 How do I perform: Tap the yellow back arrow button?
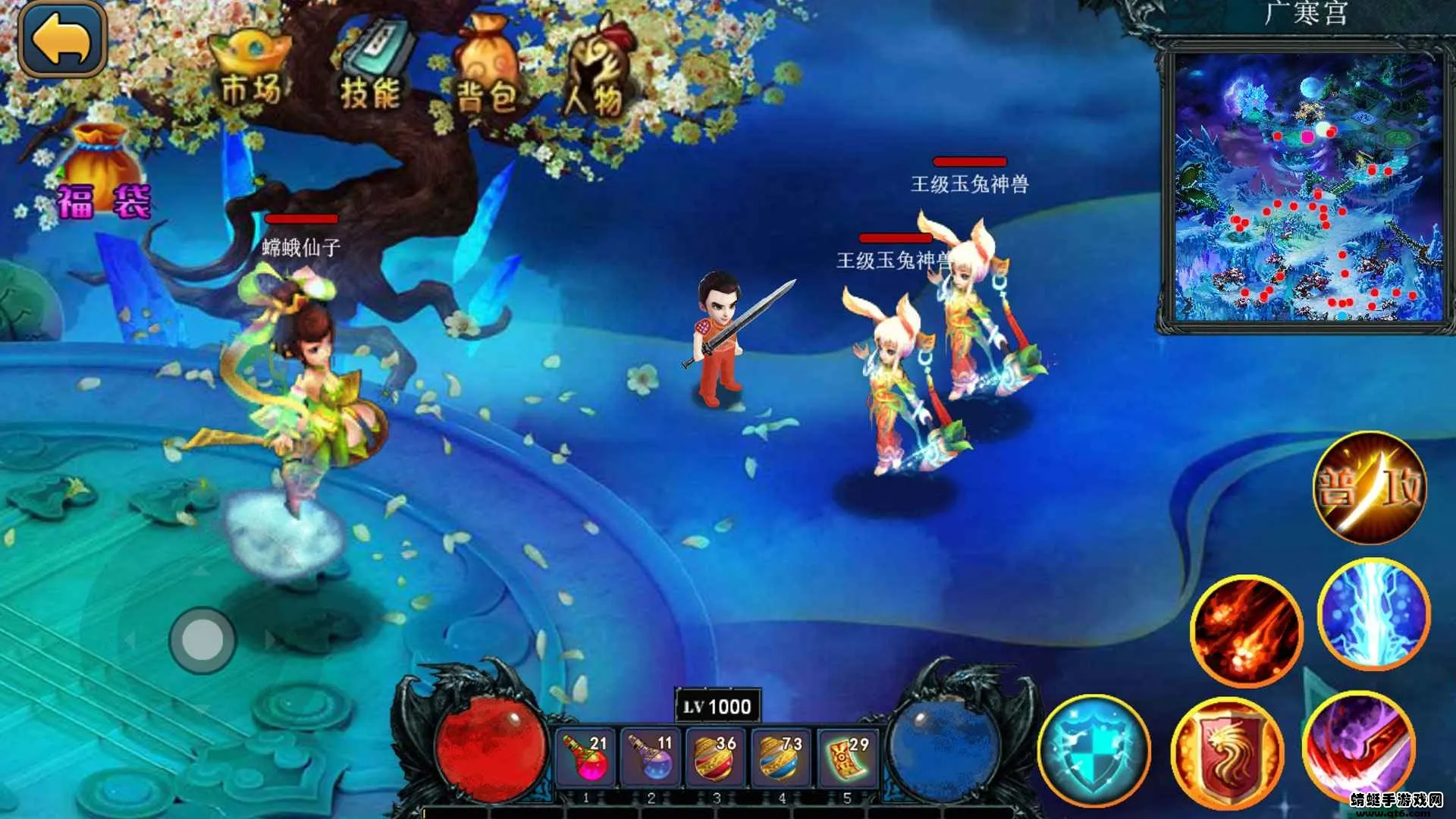(62, 39)
